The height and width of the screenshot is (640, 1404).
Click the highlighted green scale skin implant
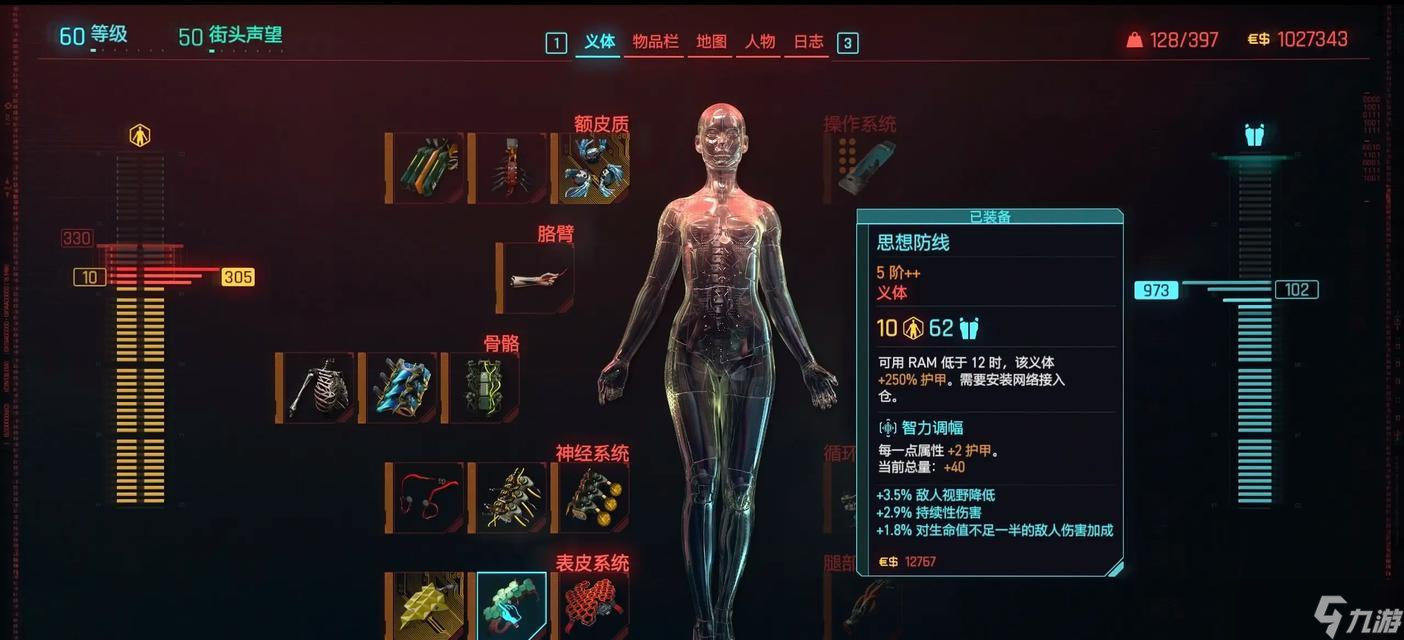[511, 605]
